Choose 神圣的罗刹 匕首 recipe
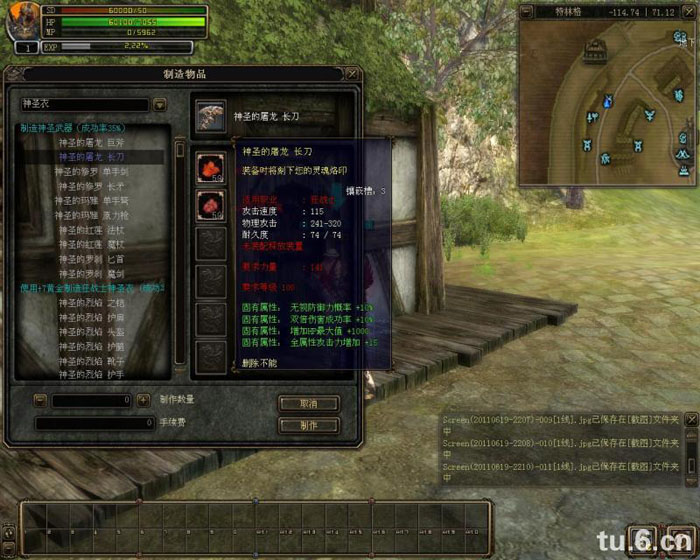Viewport: 700px width, 560px height. point(91,258)
